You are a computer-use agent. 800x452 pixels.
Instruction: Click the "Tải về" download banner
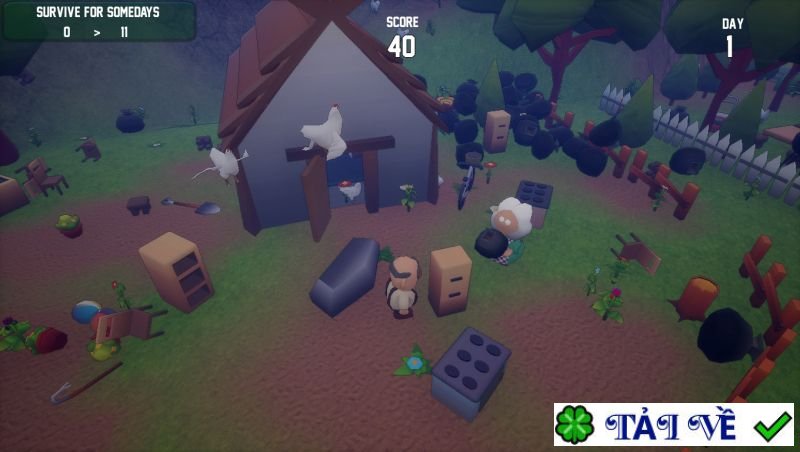point(673,425)
